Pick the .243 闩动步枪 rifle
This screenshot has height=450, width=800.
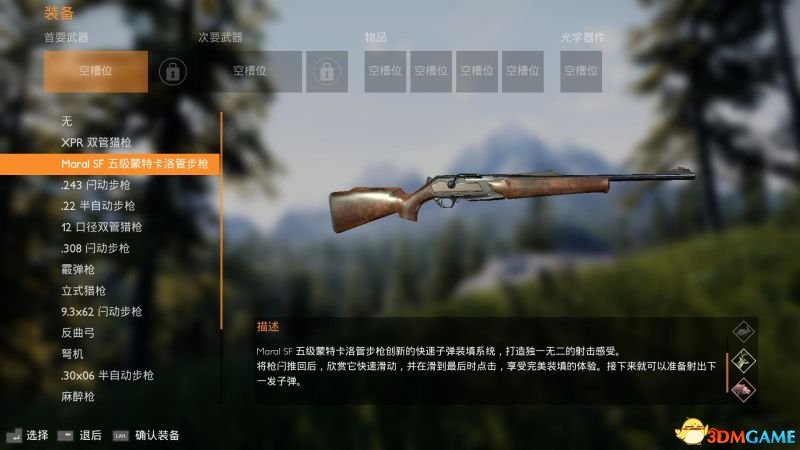point(96,184)
